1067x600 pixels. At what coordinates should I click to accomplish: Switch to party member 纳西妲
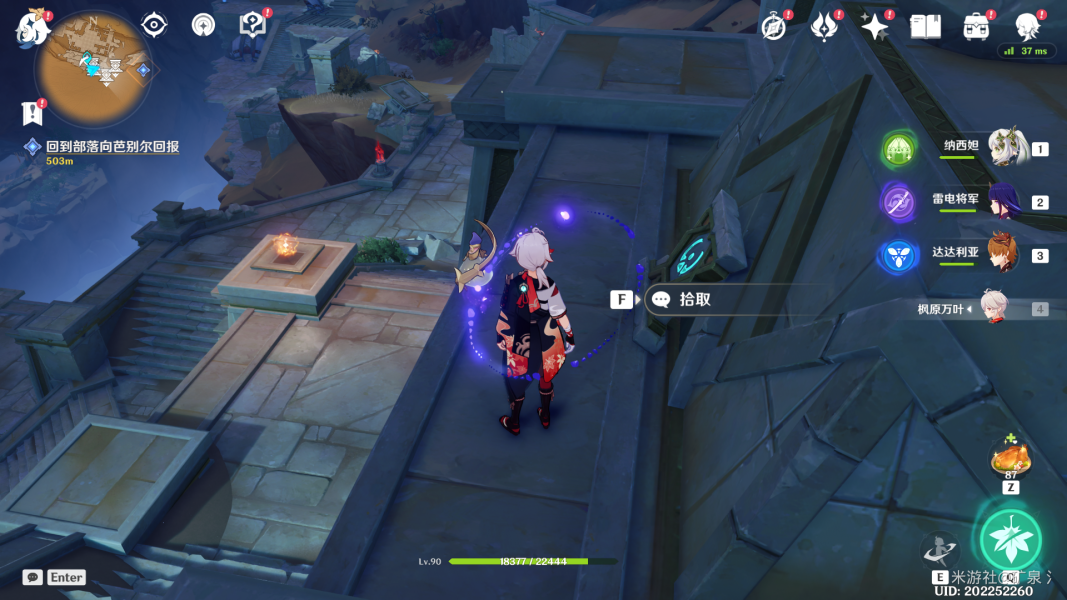[x=1006, y=148]
